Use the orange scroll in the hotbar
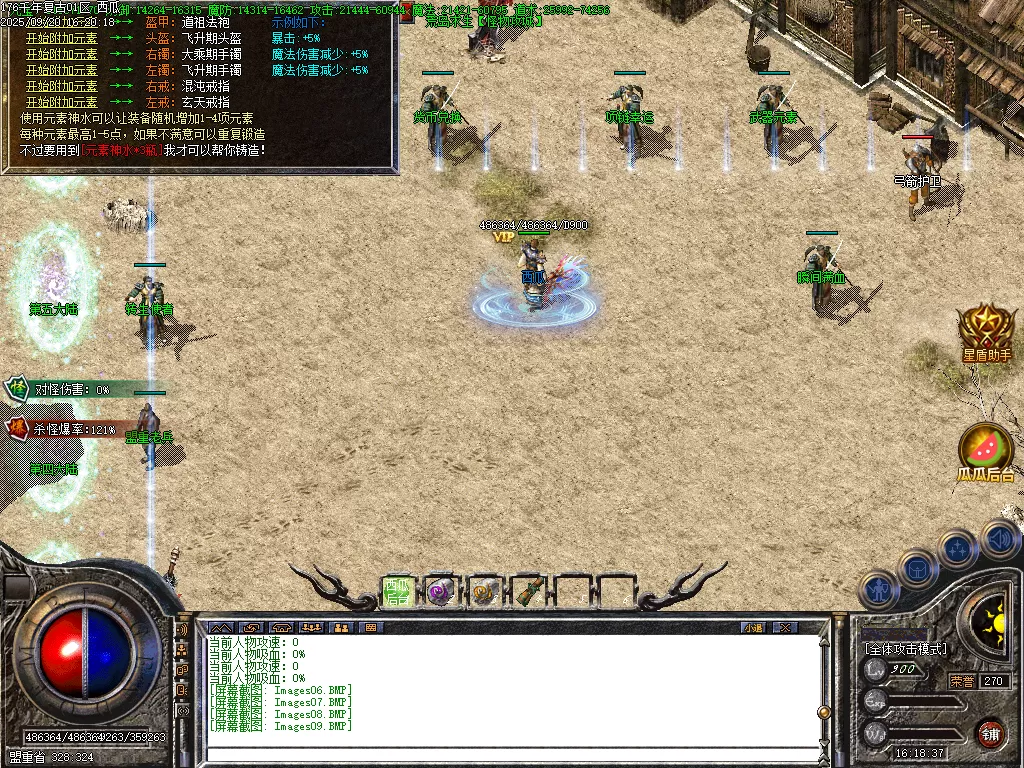The width and height of the screenshot is (1024, 768). tap(484, 592)
